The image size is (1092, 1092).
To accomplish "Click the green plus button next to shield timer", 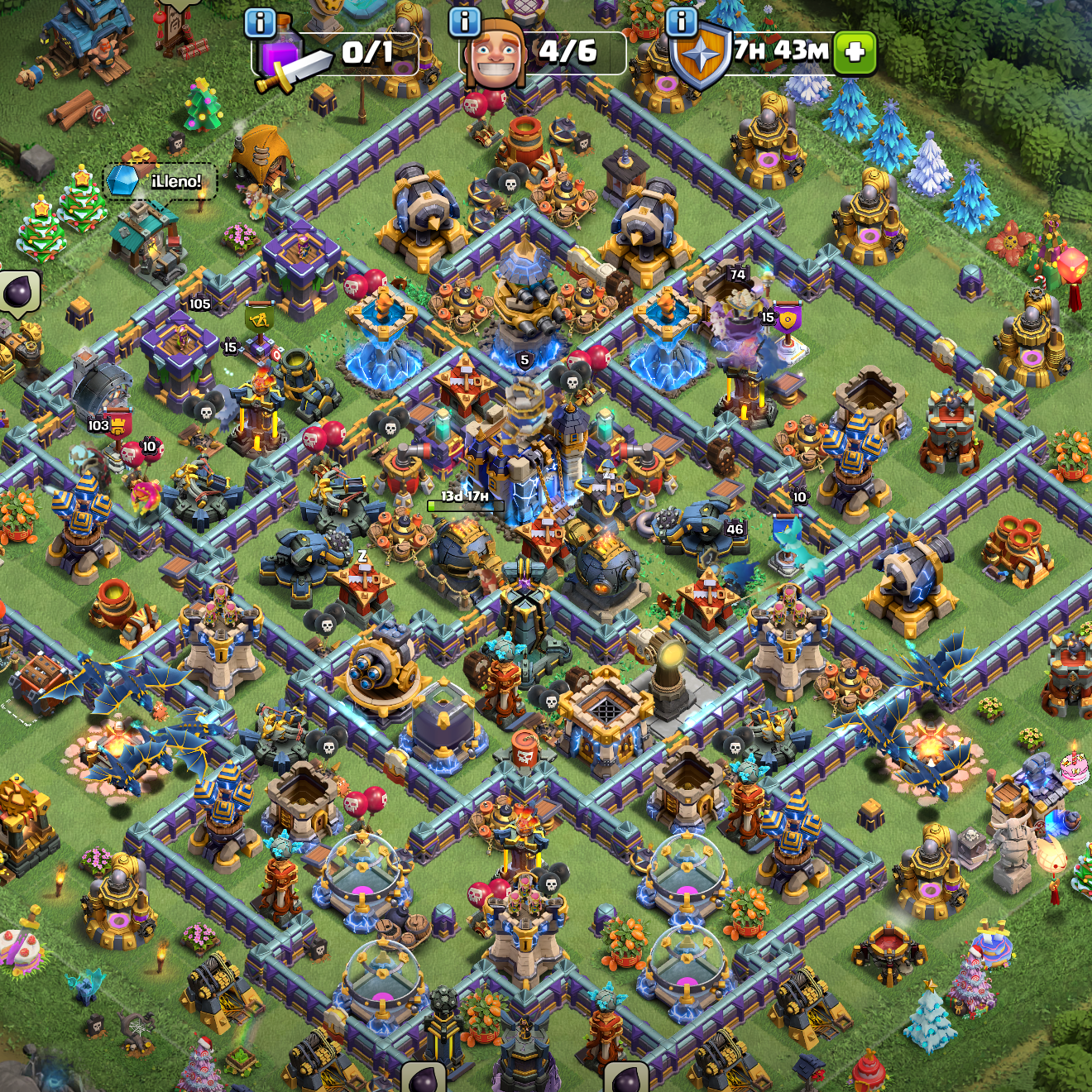I will point(855,53).
